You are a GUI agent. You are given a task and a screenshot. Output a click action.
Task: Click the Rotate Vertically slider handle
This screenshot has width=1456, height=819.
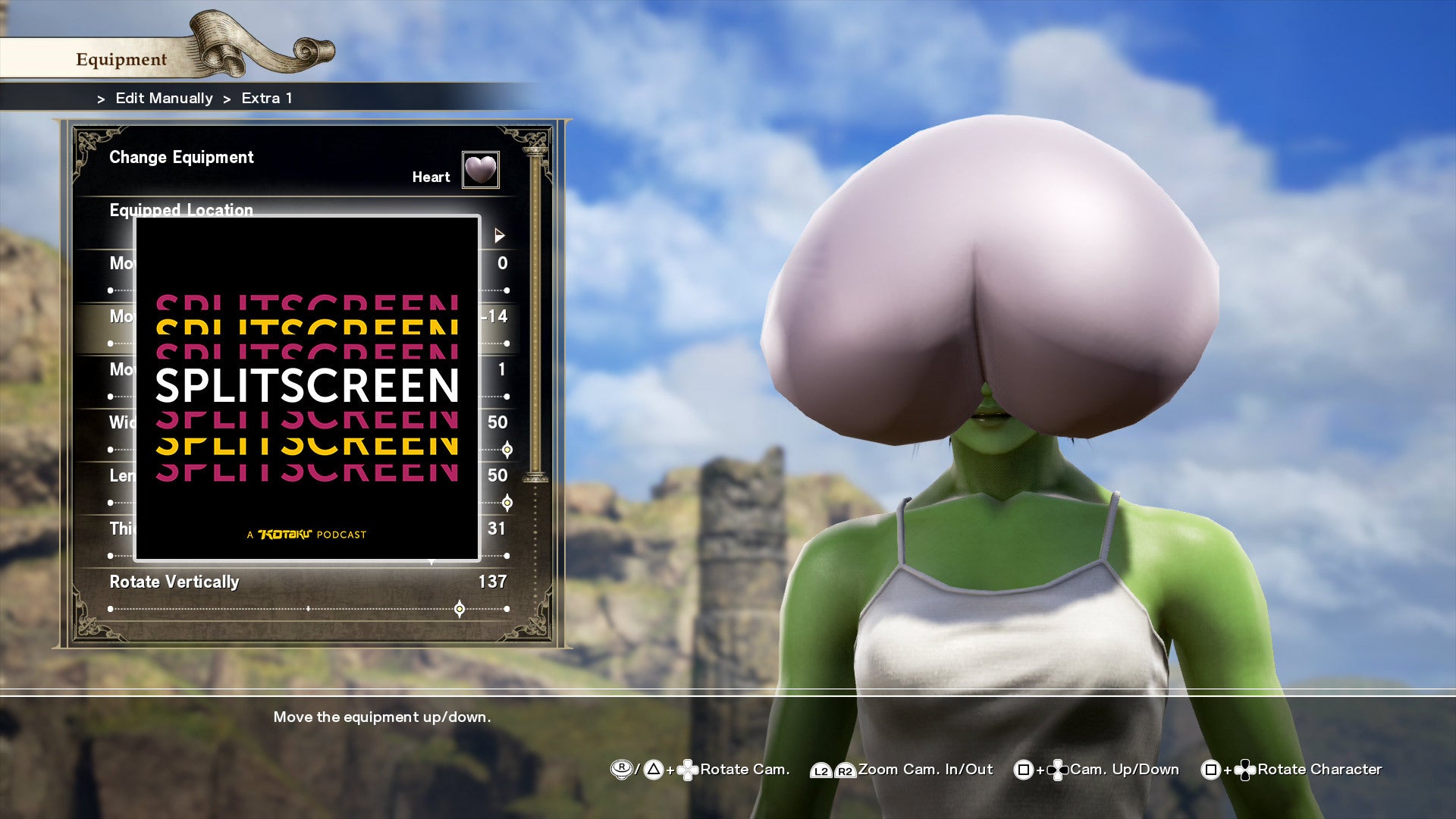(x=460, y=608)
